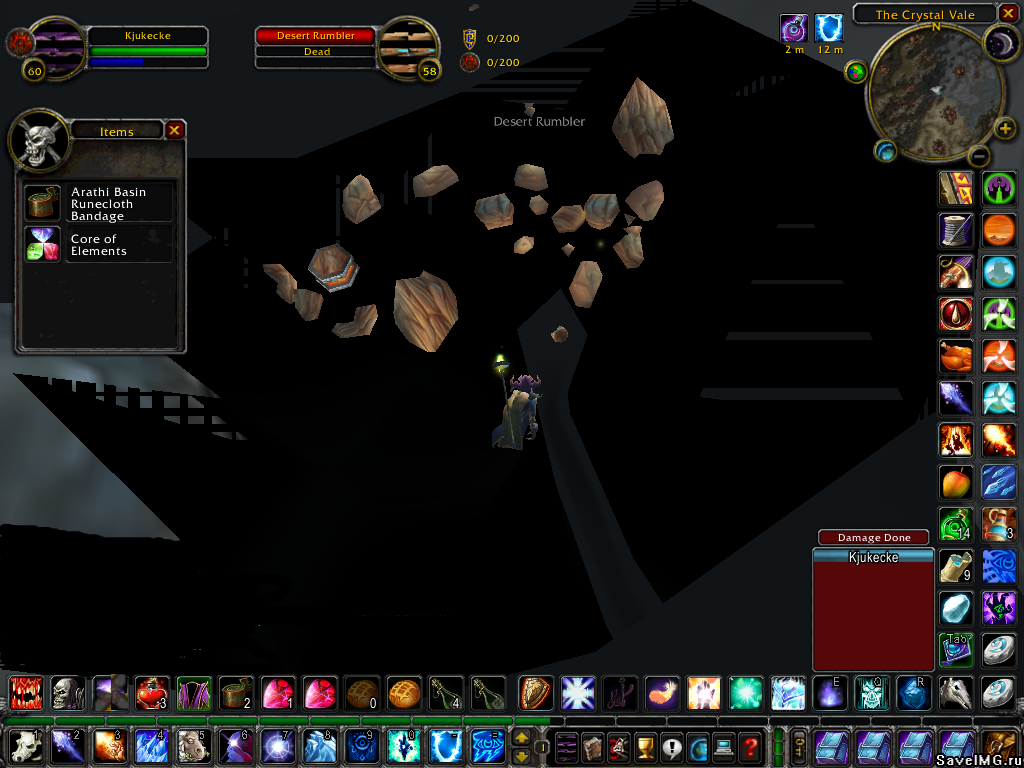
Task: Close the Items loot window
Action: coord(174,130)
